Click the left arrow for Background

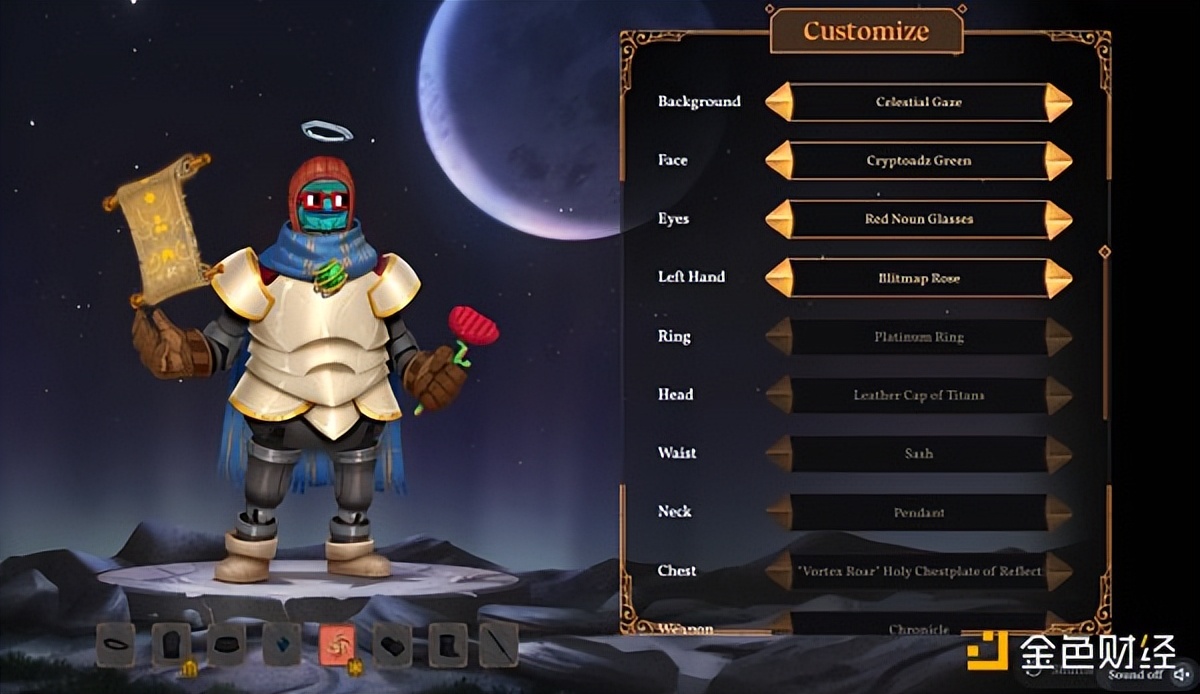pos(779,102)
